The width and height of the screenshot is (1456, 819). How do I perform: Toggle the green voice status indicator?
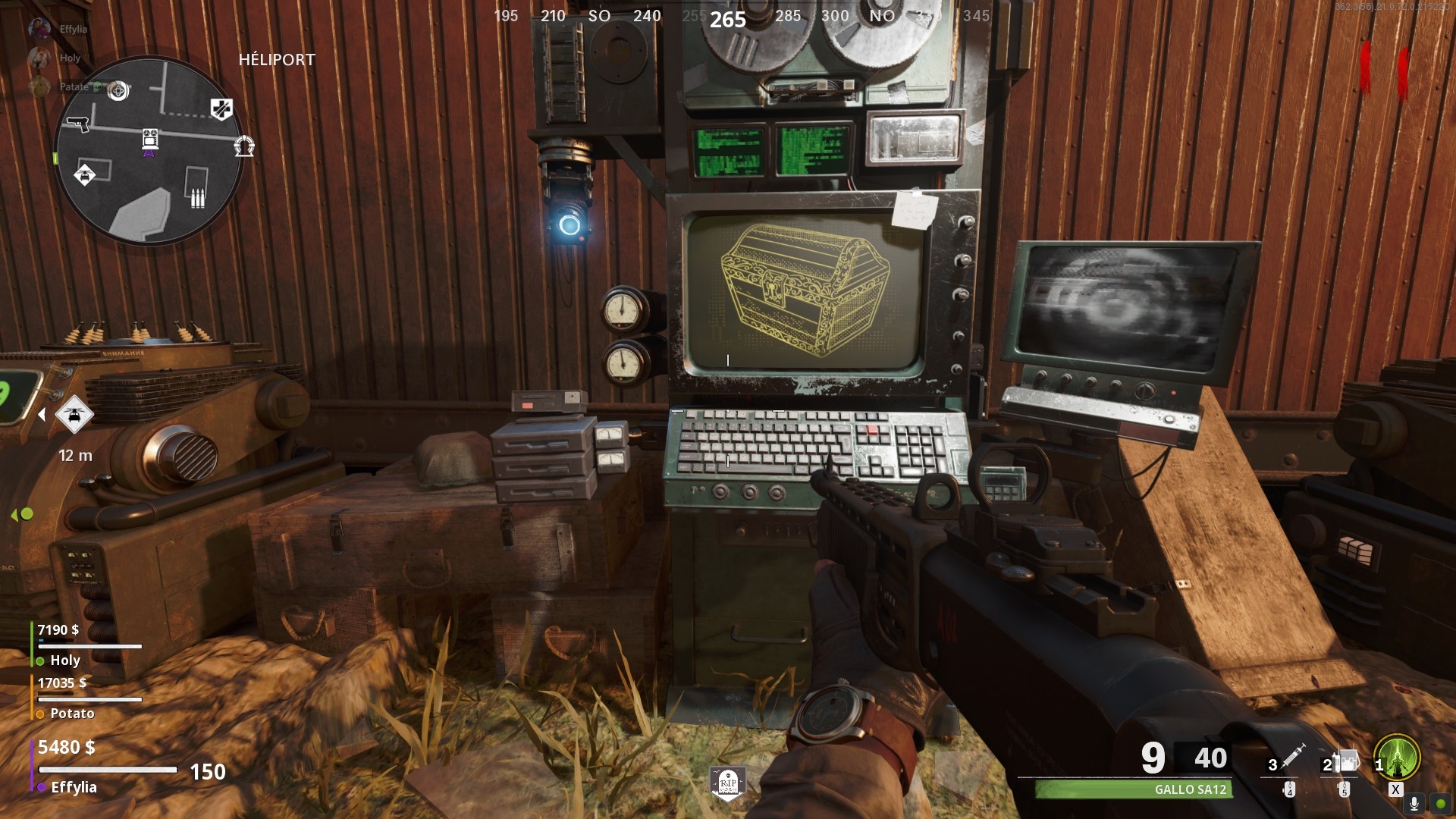click(x=1440, y=805)
